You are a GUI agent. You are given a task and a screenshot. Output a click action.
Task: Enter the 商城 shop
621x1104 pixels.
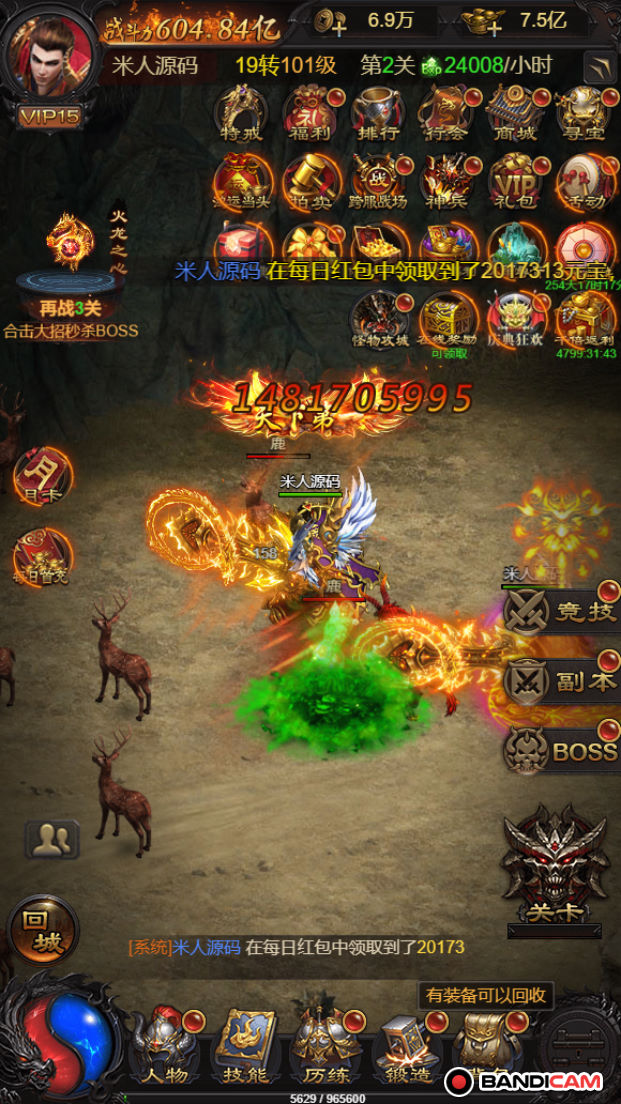[x=514, y=113]
